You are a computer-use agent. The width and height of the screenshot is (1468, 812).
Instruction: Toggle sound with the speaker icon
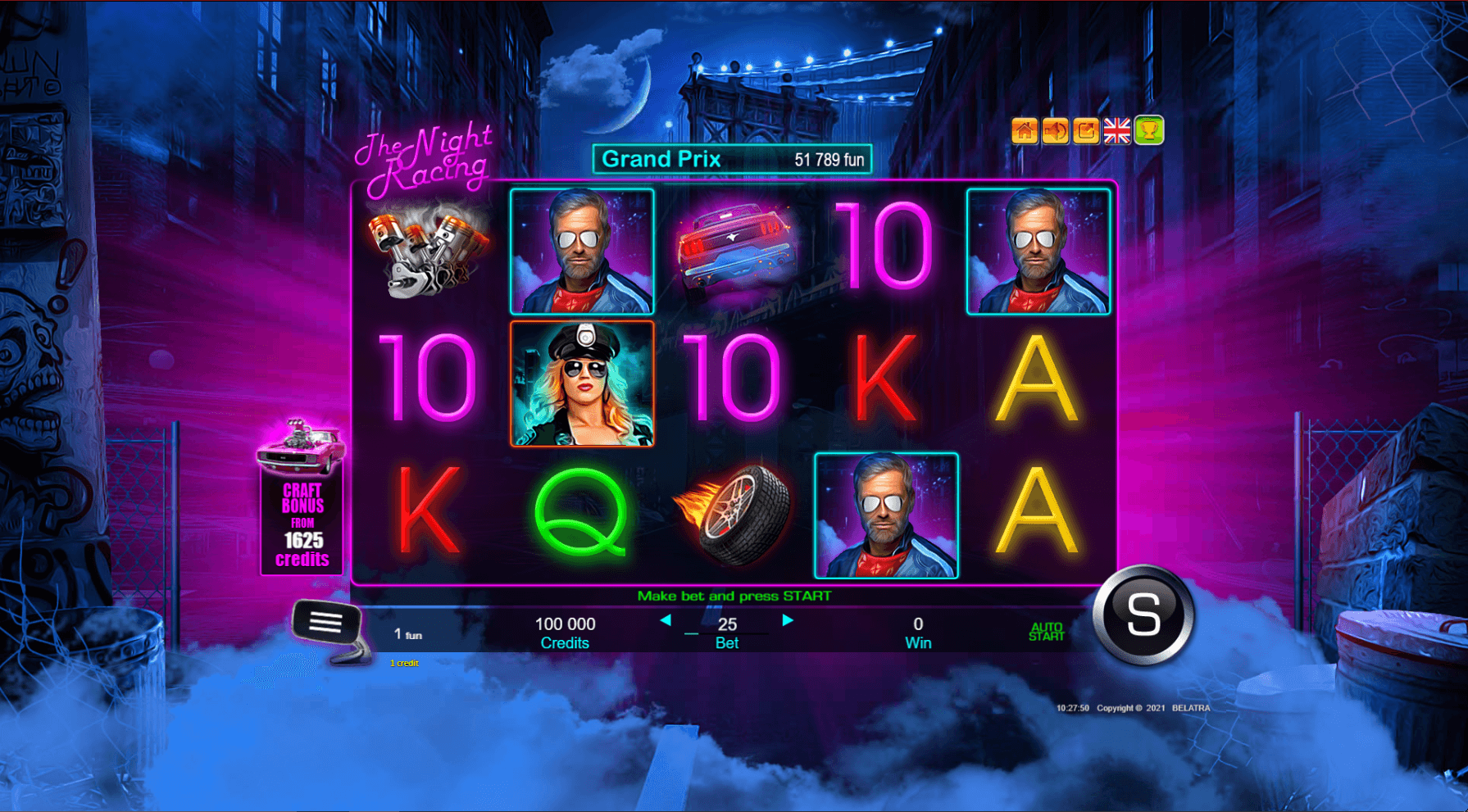[x=1055, y=131]
